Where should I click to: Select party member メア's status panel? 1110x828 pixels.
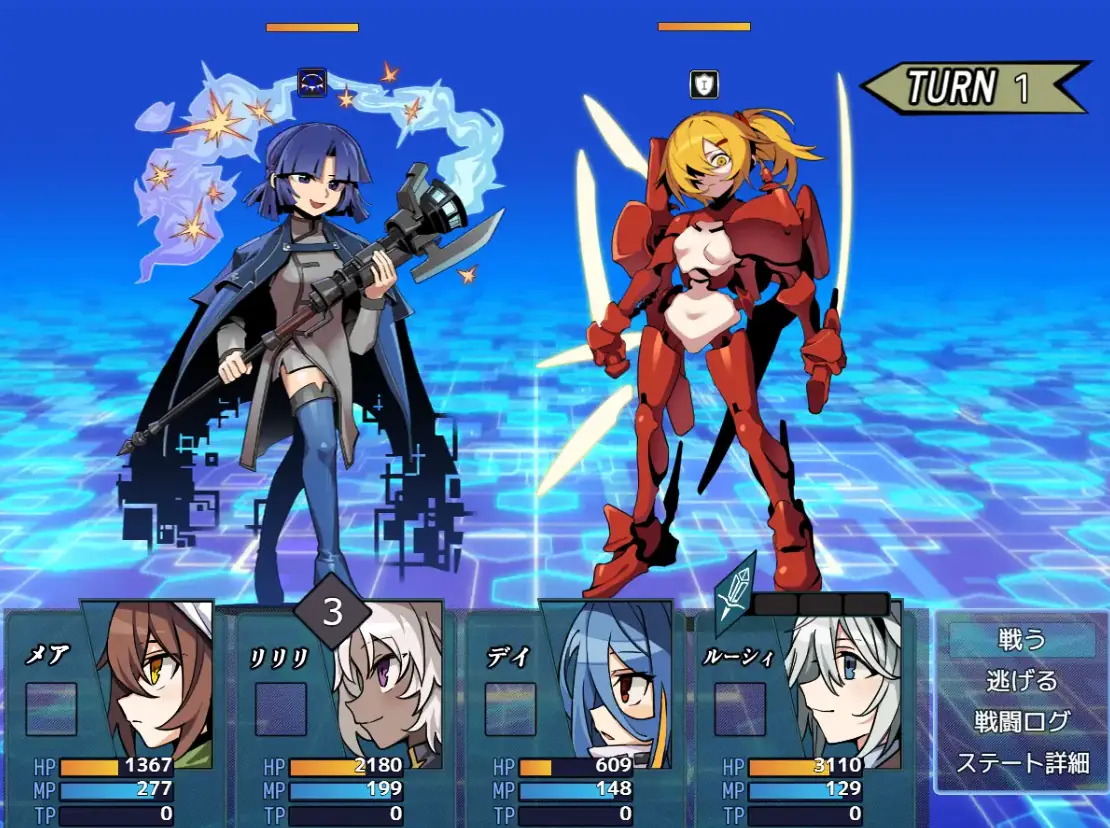coord(113,715)
